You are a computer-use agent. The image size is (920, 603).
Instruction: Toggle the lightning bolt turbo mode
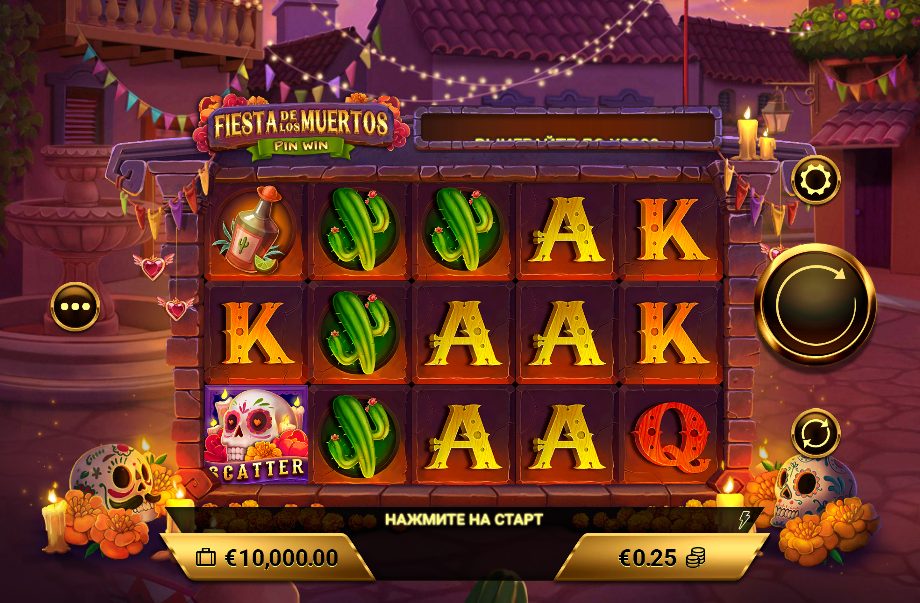[x=742, y=519]
